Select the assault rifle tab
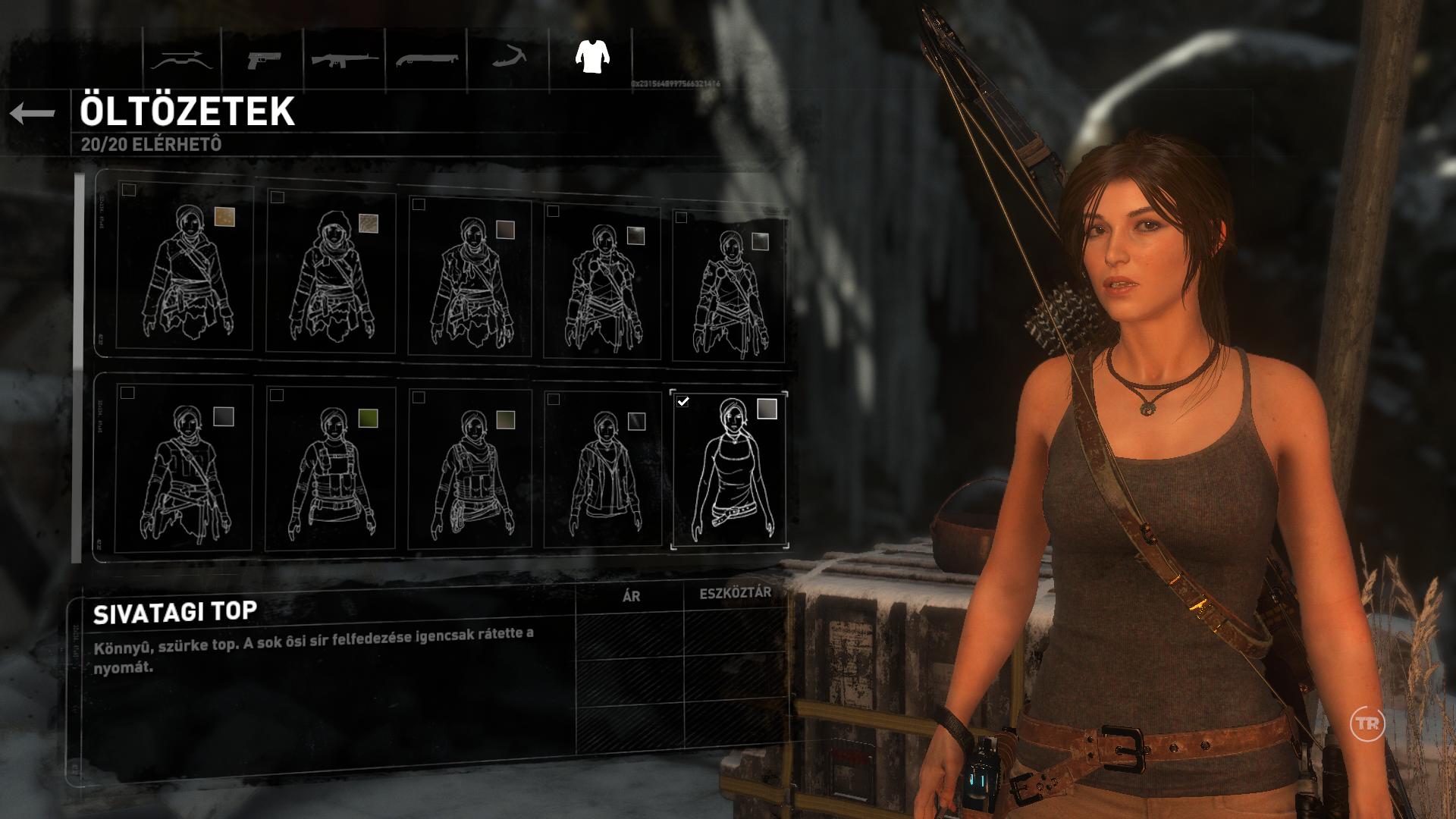This screenshot has width=1456, height=819. point(345,59)
